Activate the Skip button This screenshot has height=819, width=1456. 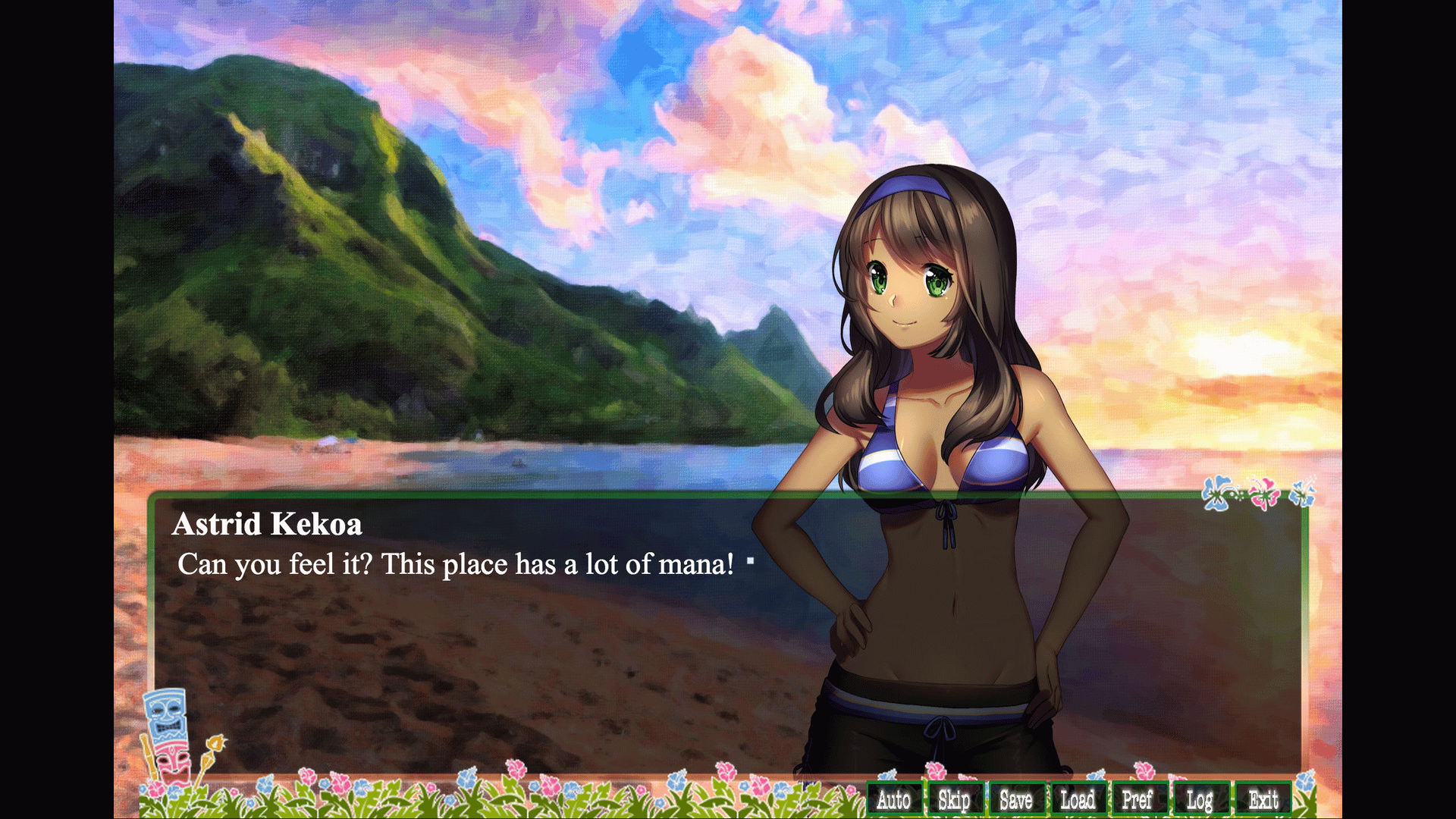(954, 799)
